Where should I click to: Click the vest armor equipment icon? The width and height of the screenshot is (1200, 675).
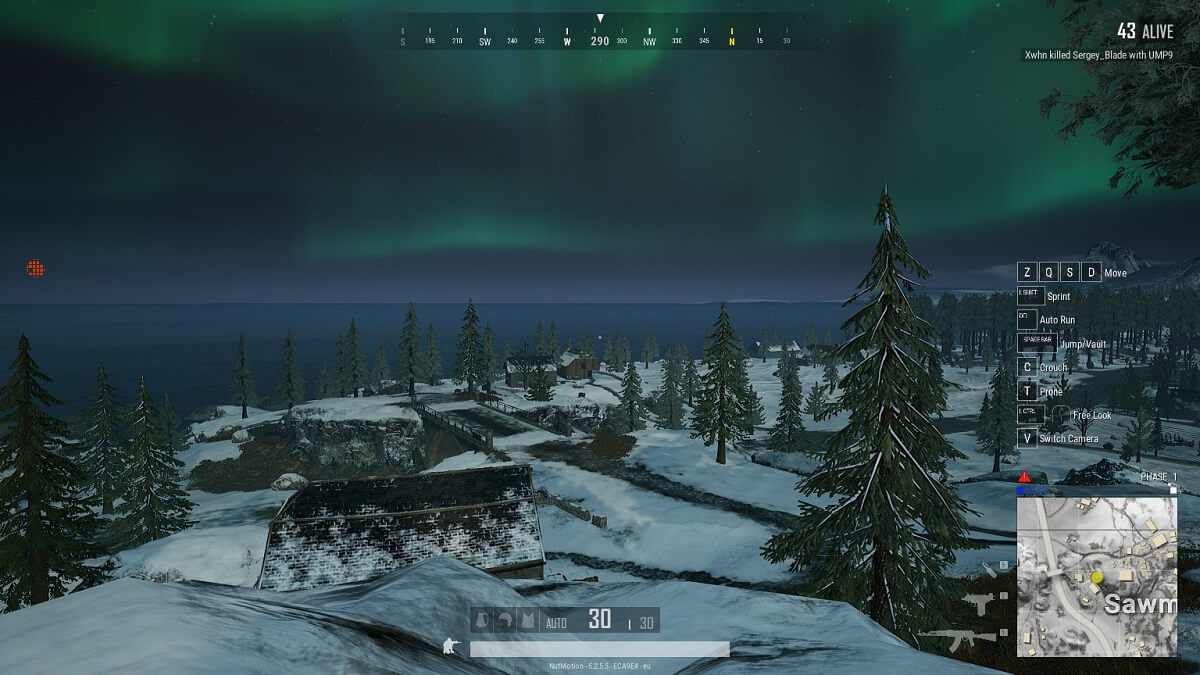[529, 621]
